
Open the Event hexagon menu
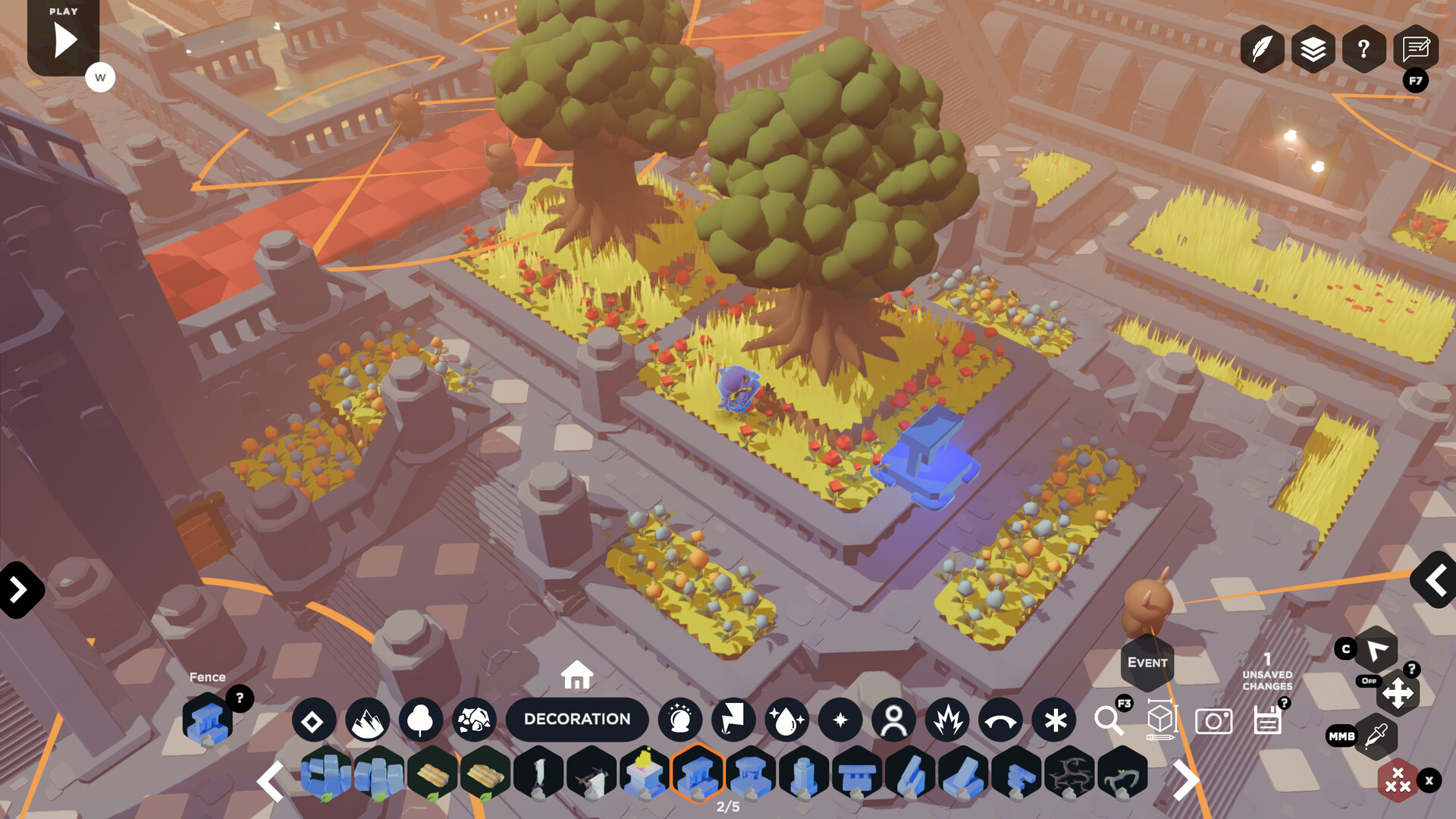tap(1147, 661)
